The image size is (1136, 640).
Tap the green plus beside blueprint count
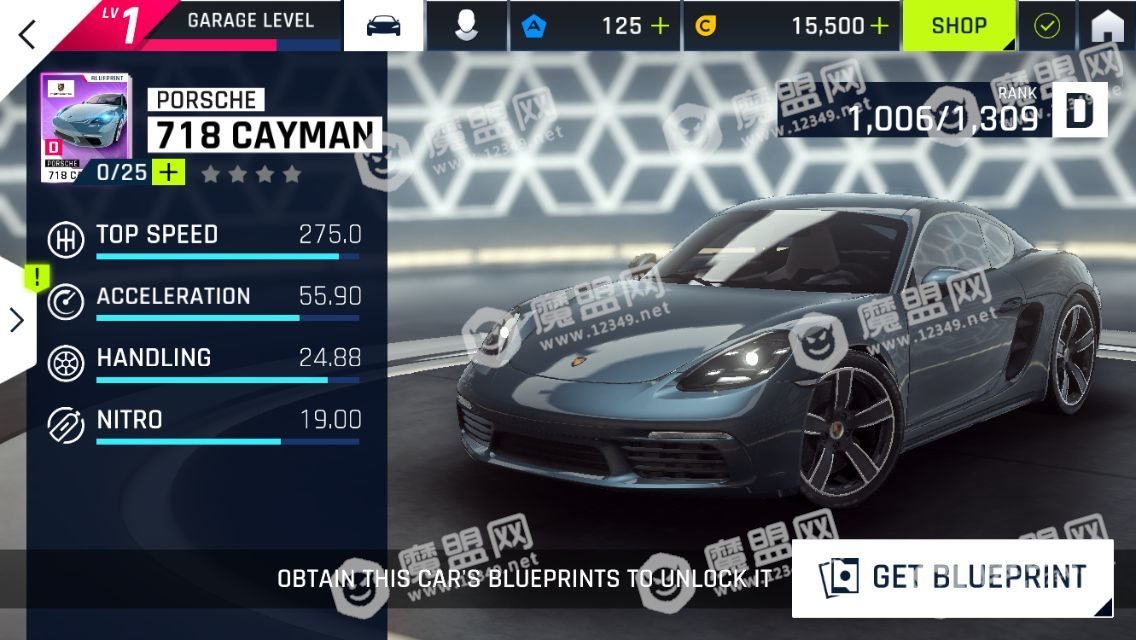pos(168,172)
